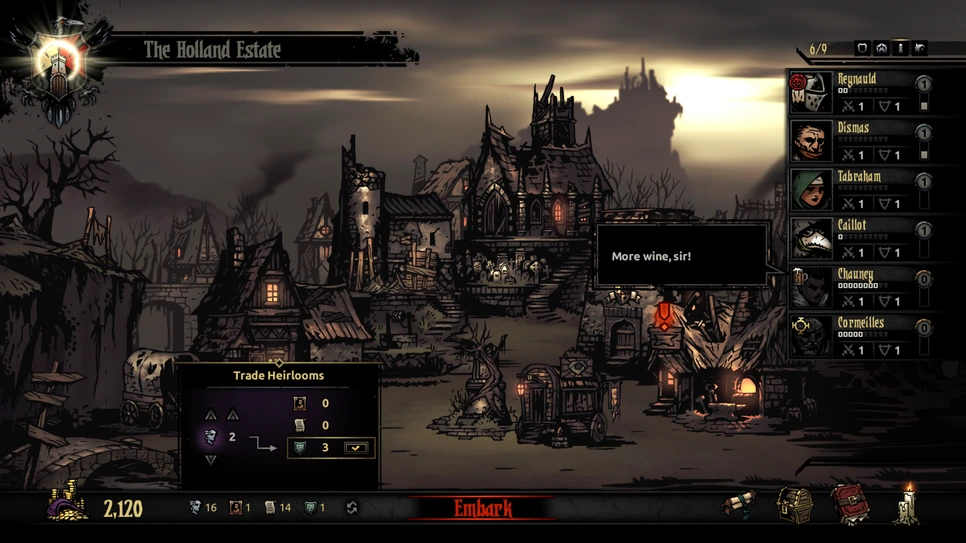The image size is (966, 543).
Task: Sort roster by the shield icon
Action: [x=862, y=48]
